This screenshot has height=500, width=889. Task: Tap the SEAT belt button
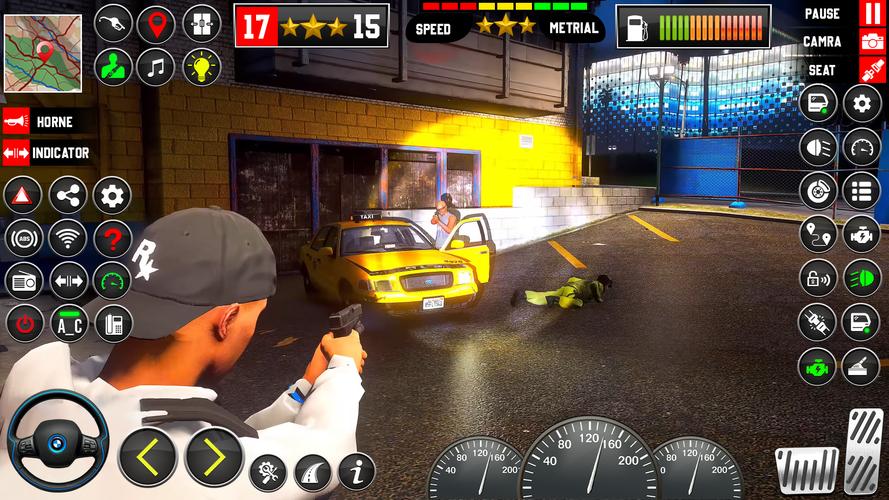tap(872, 70)
